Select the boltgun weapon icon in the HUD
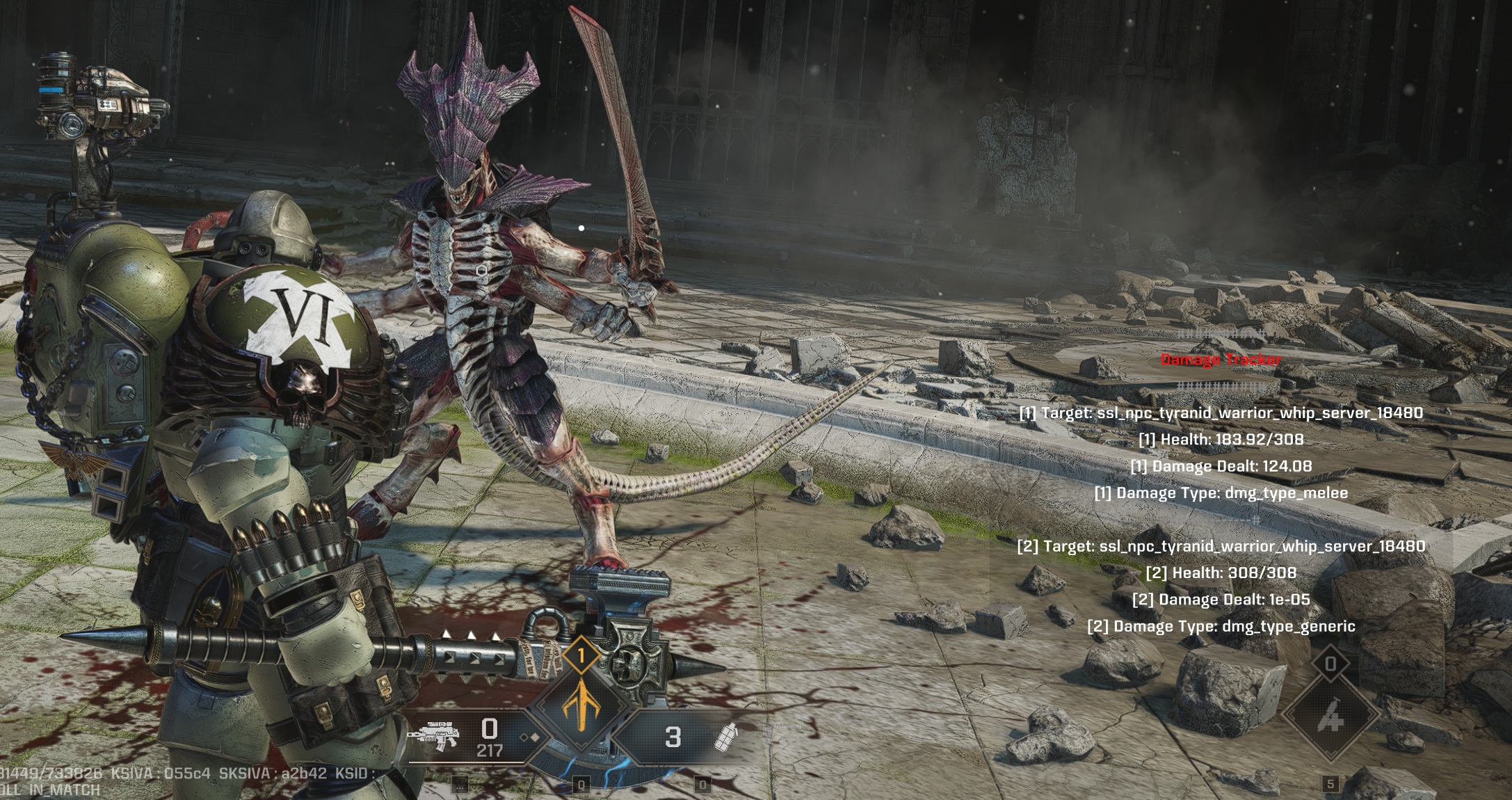The height and width of the screenshot is (800, 1512). pos(433,734)
